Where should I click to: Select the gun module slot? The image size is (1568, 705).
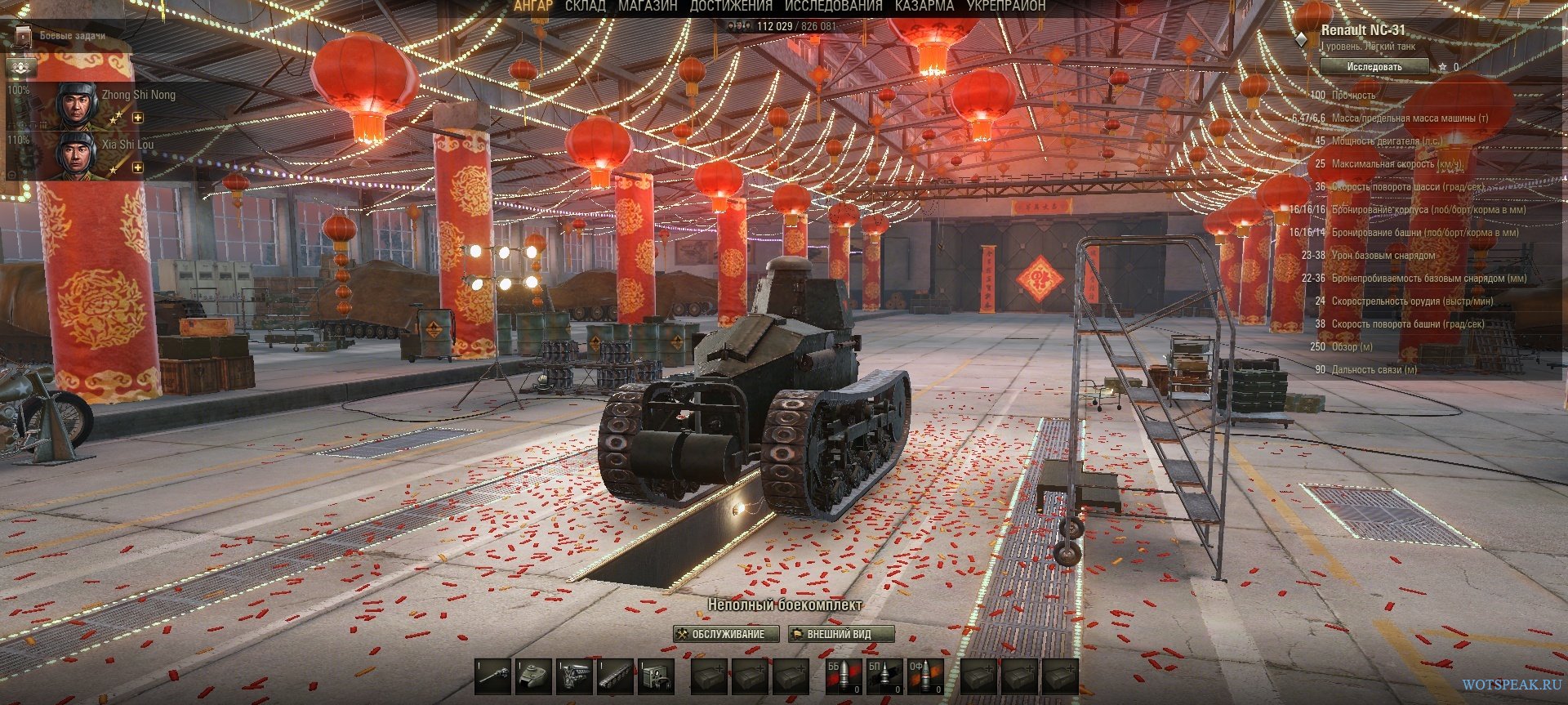point(493,676)
